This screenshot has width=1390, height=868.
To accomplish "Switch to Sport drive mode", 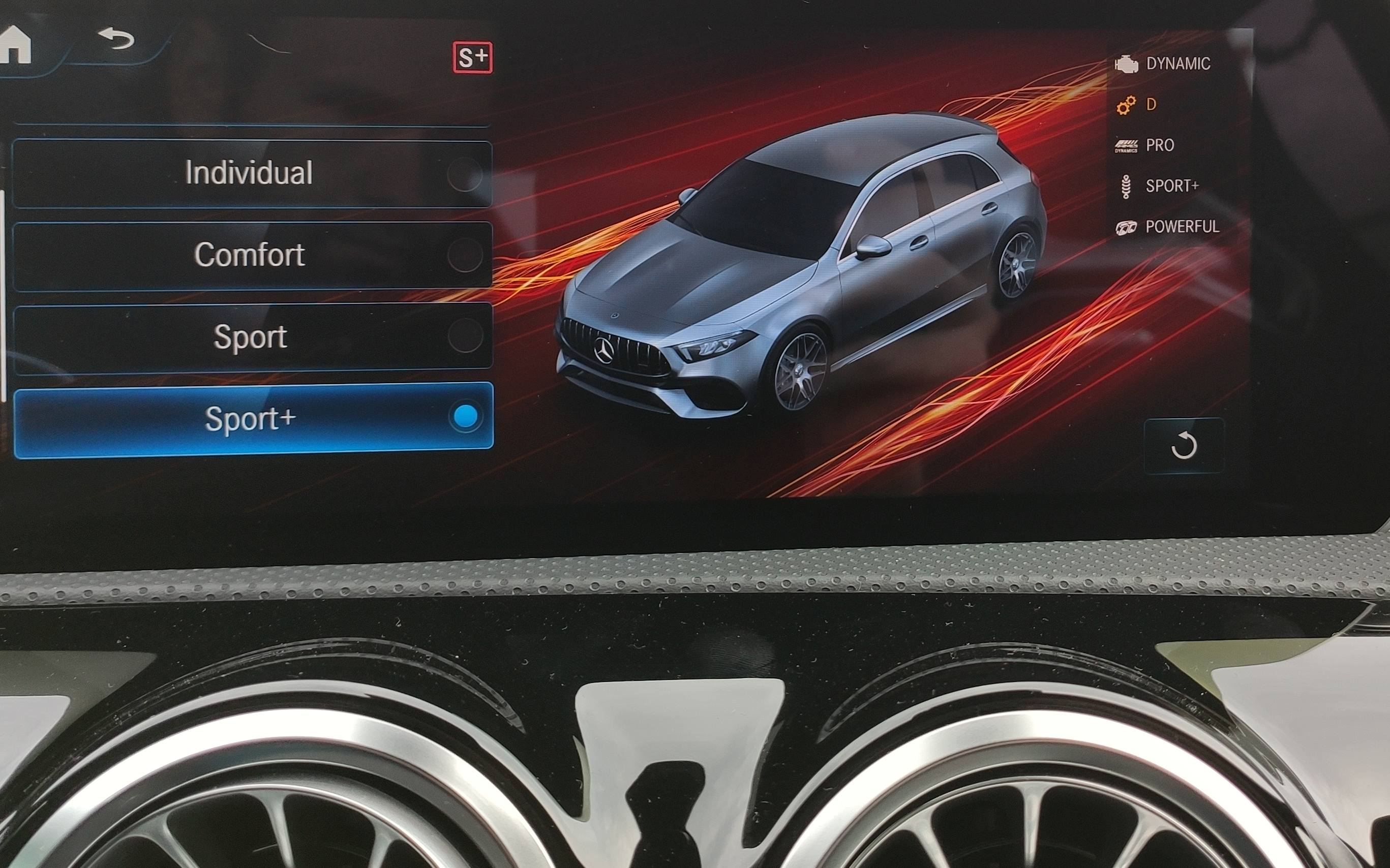I will tap(252, 337).
